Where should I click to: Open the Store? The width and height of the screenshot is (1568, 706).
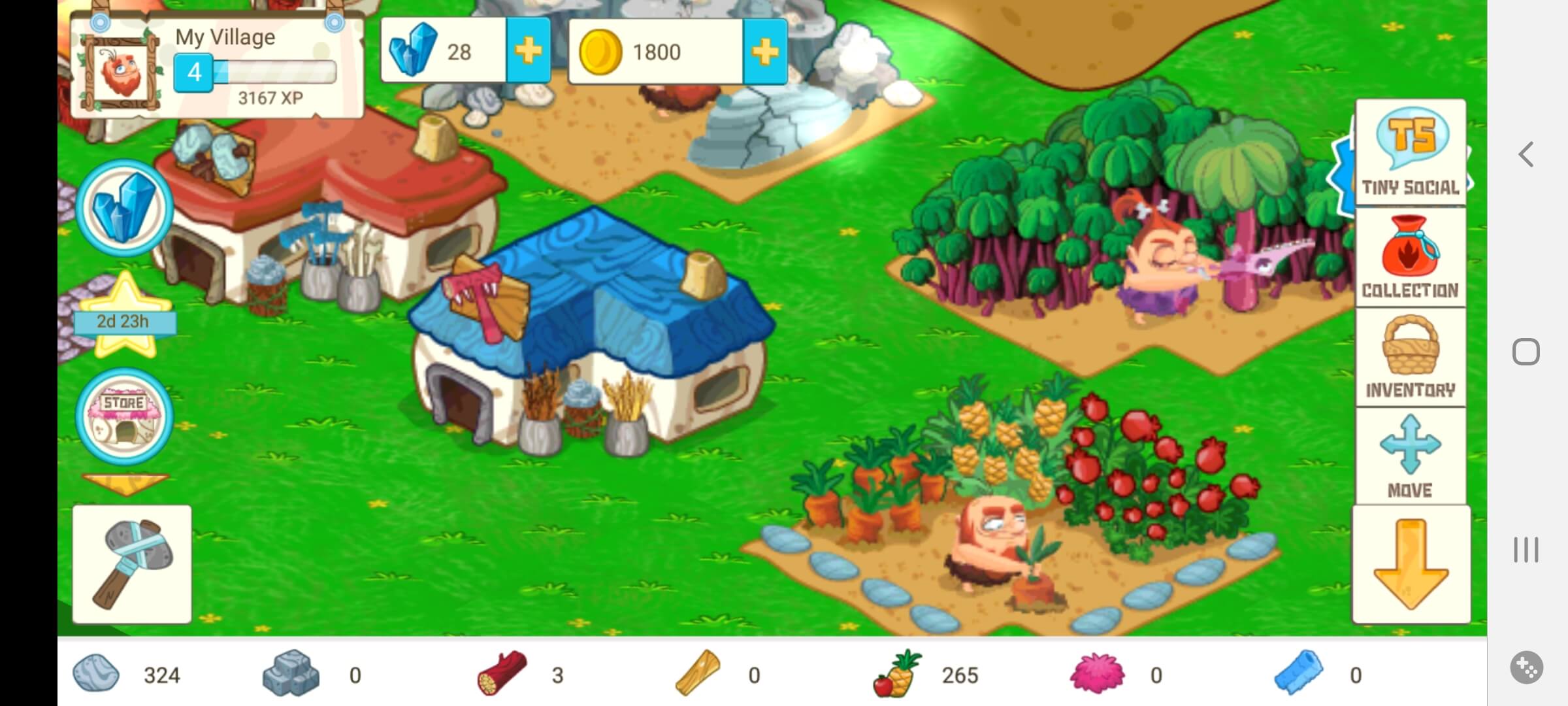pos(124,416)
